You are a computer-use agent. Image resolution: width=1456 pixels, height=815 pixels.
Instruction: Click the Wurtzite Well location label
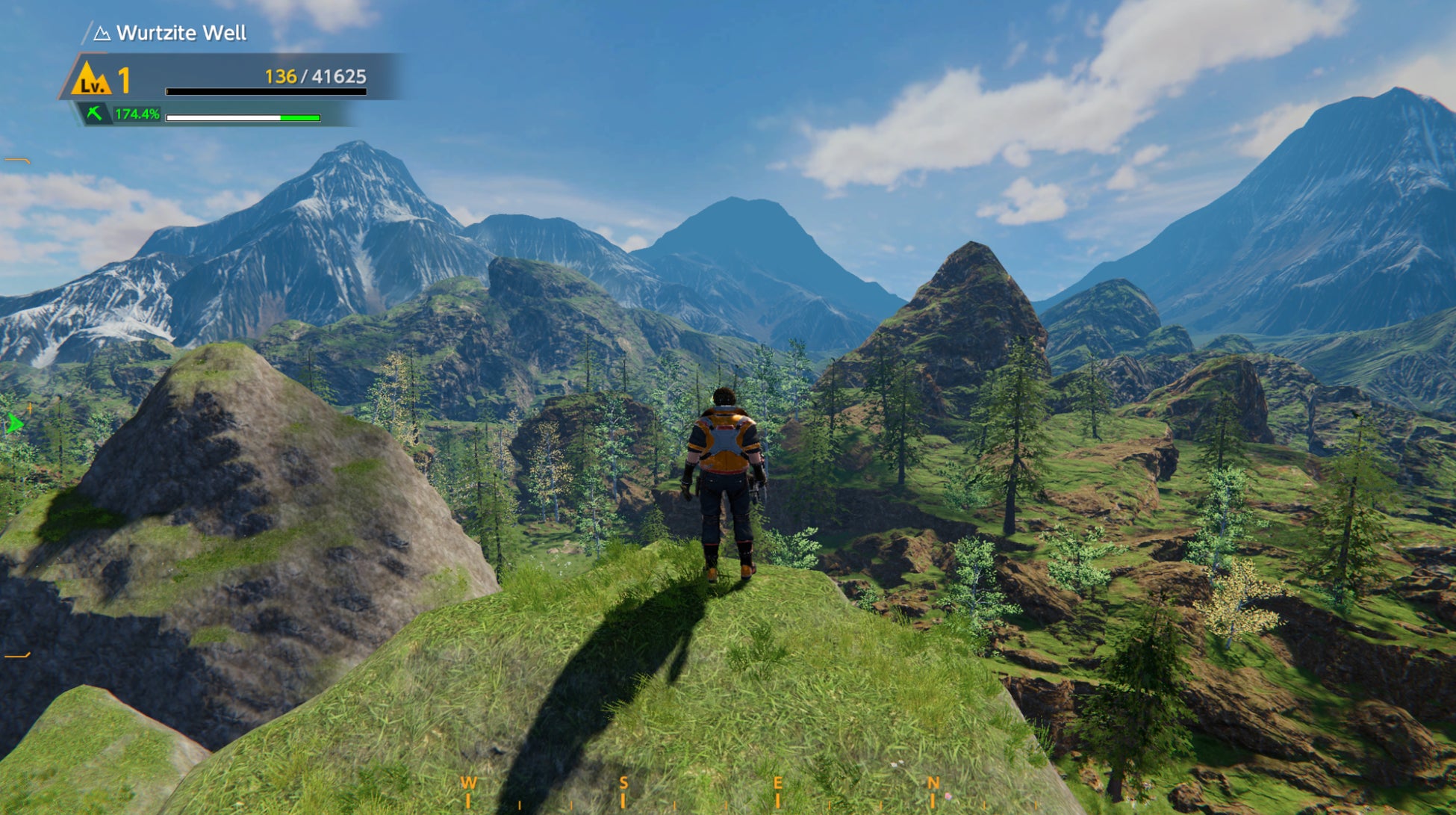(181, 33)
